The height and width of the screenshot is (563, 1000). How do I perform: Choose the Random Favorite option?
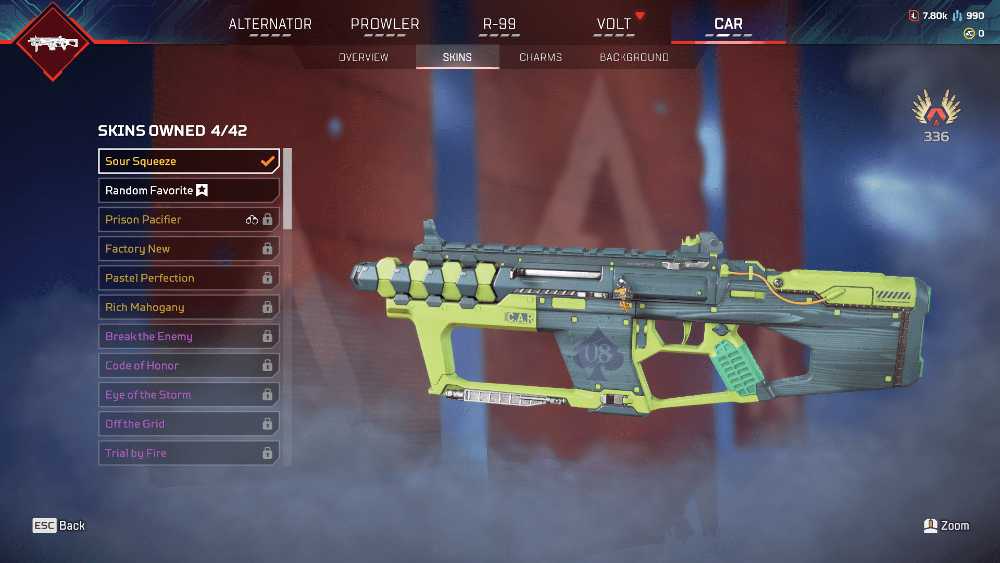(x=188, y=190)
